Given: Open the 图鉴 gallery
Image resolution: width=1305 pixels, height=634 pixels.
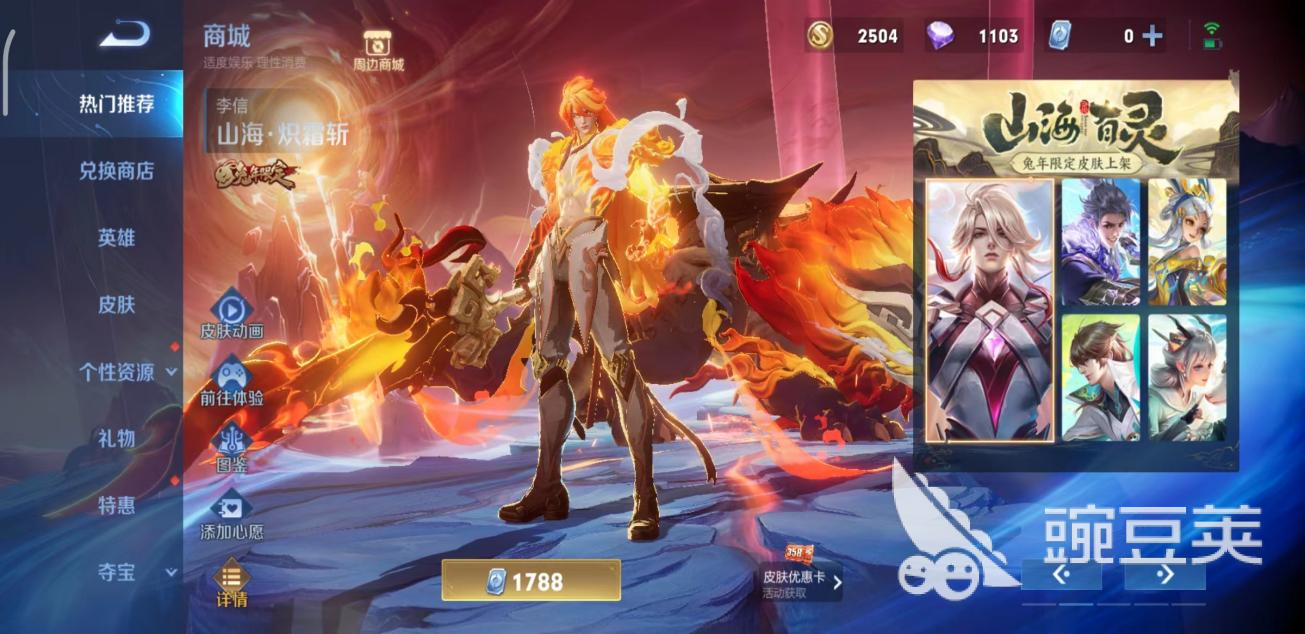Looking at the screenshot, I should tap(231, 448).
